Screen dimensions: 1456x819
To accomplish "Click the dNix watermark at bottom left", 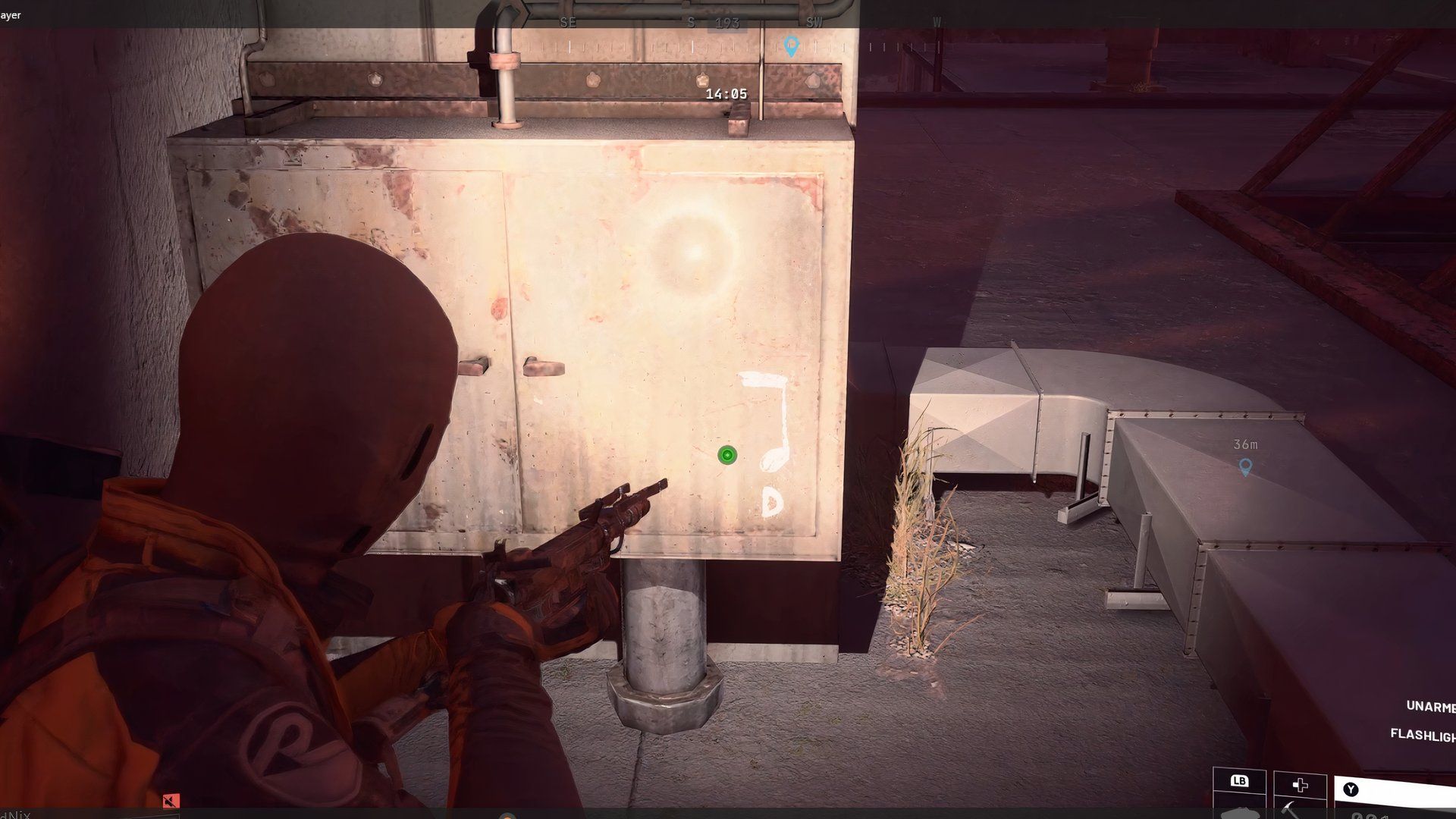I will (14, 815).
